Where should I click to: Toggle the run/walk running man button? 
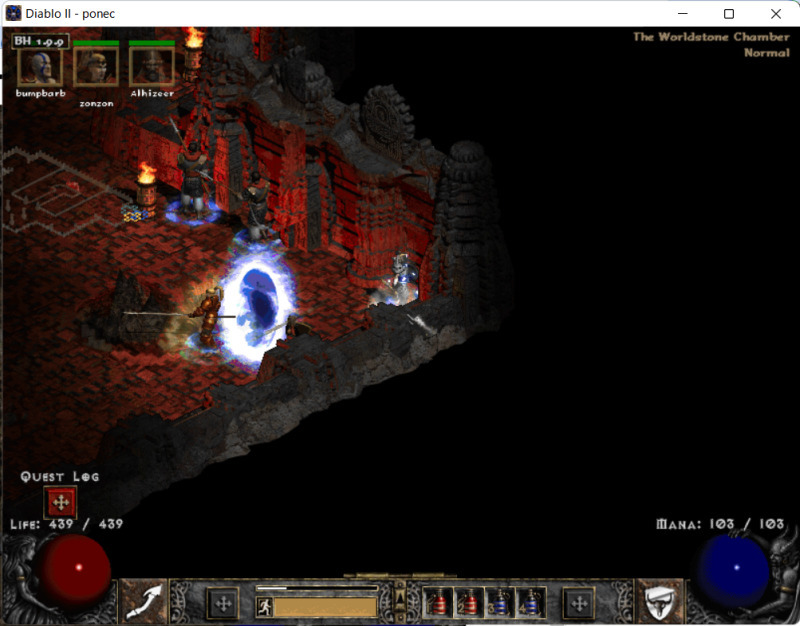265,606
